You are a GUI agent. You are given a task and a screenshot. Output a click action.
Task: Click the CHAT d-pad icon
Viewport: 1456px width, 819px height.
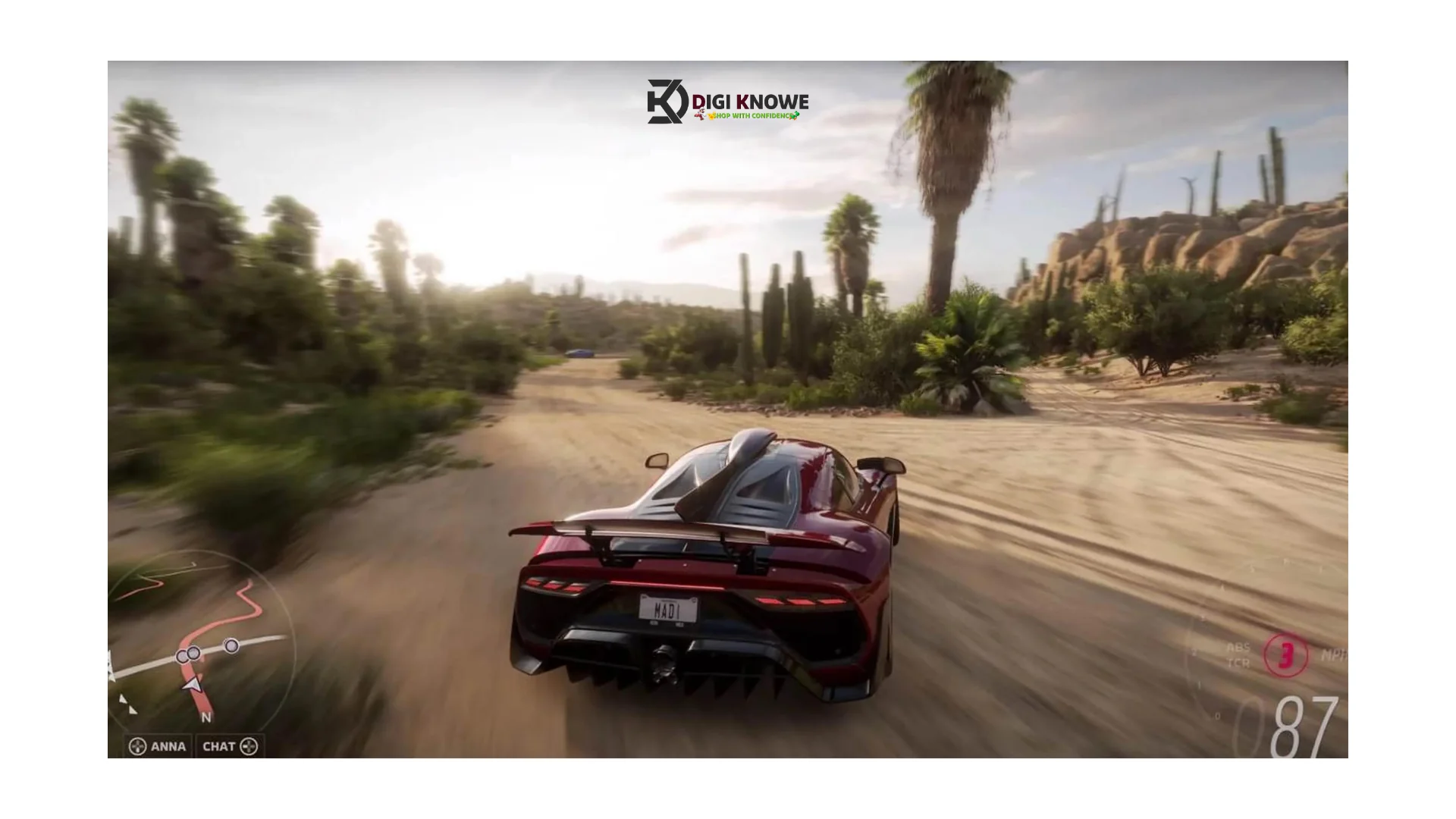tap(250, 747)
